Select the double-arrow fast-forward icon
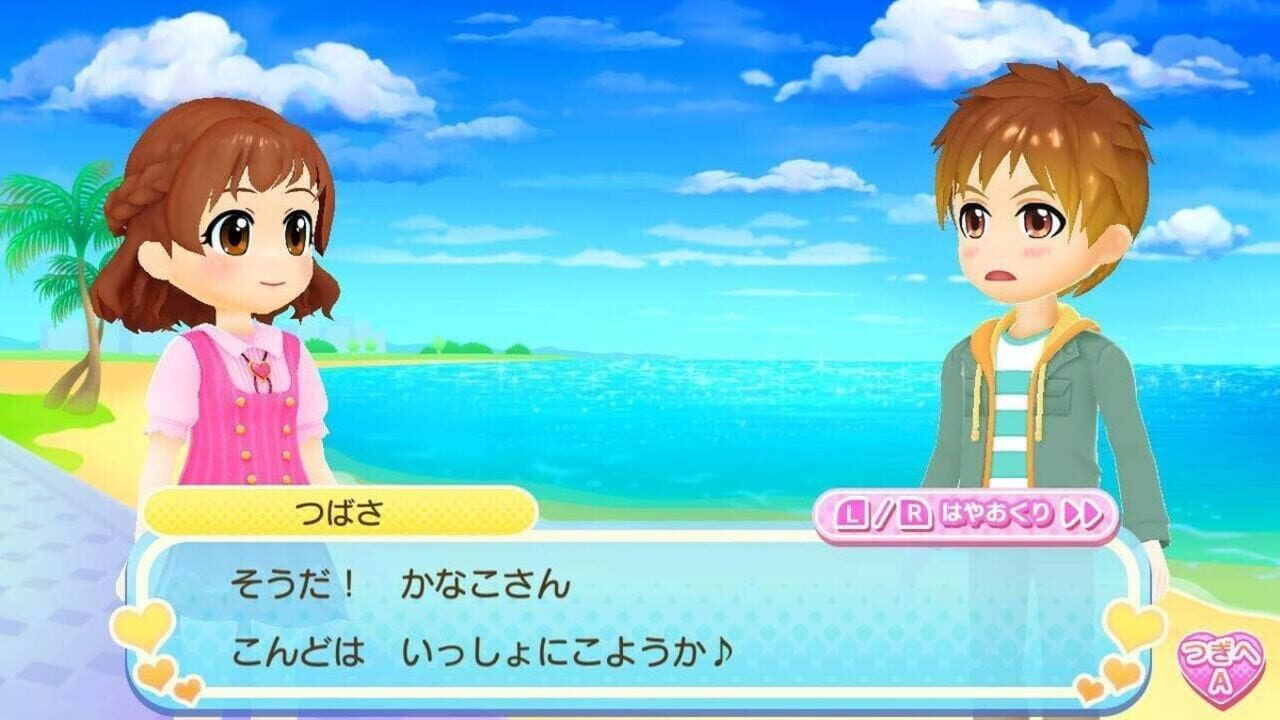The width and height of the screenshot is (1280, 720). (x=1083, y=513)
